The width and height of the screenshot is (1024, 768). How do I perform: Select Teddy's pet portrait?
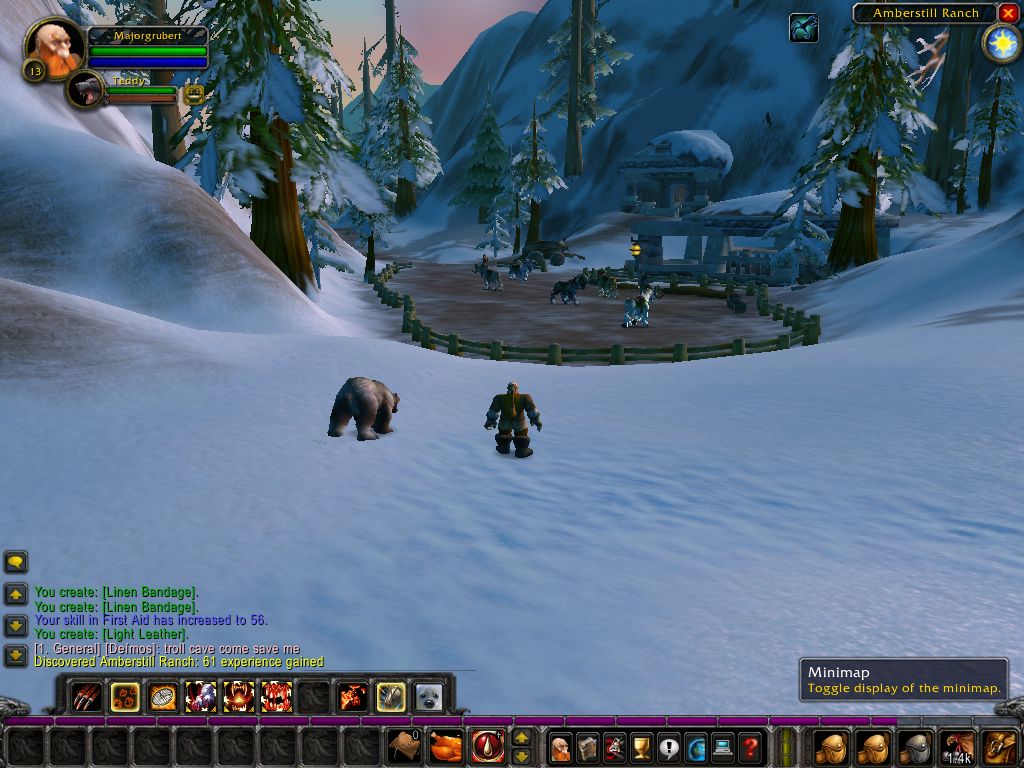coord(88,90)
